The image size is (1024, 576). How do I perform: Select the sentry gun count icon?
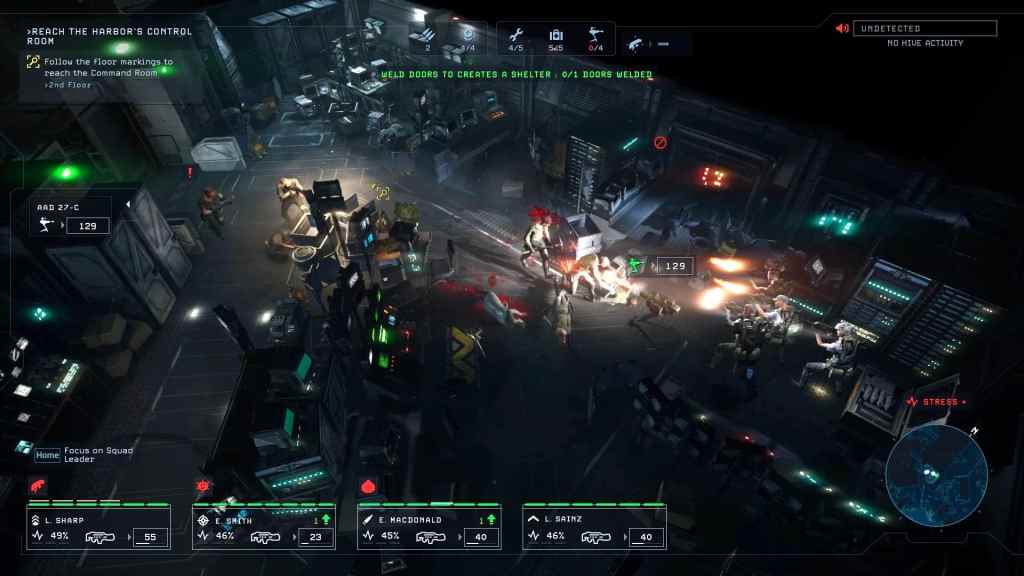click(596, 36)
